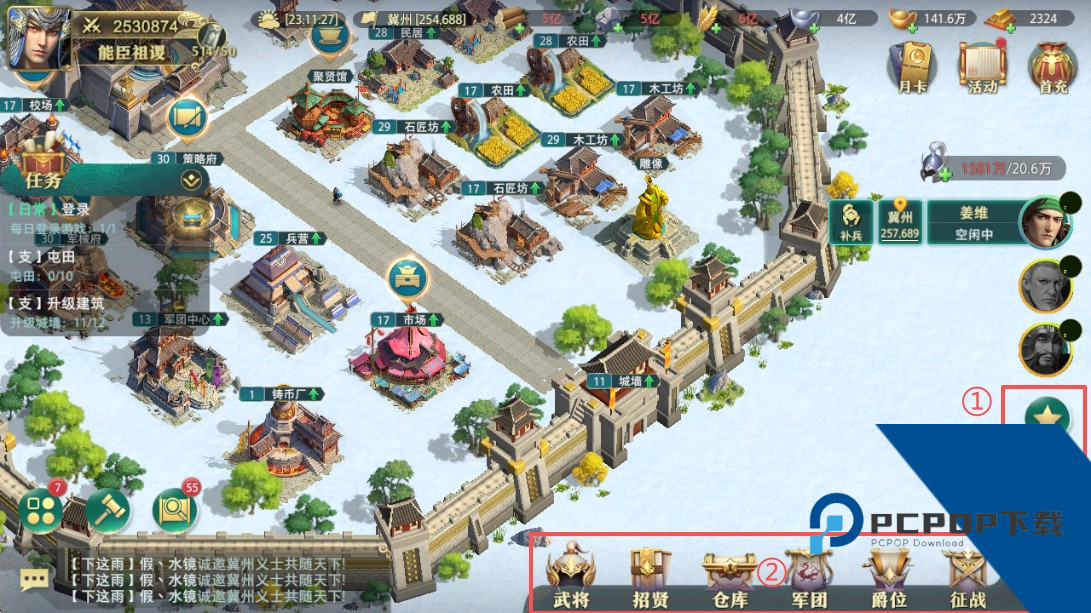Open the 首充 first recharge bag
This screenshot has width=1091, height=613.
(1053, 67)
